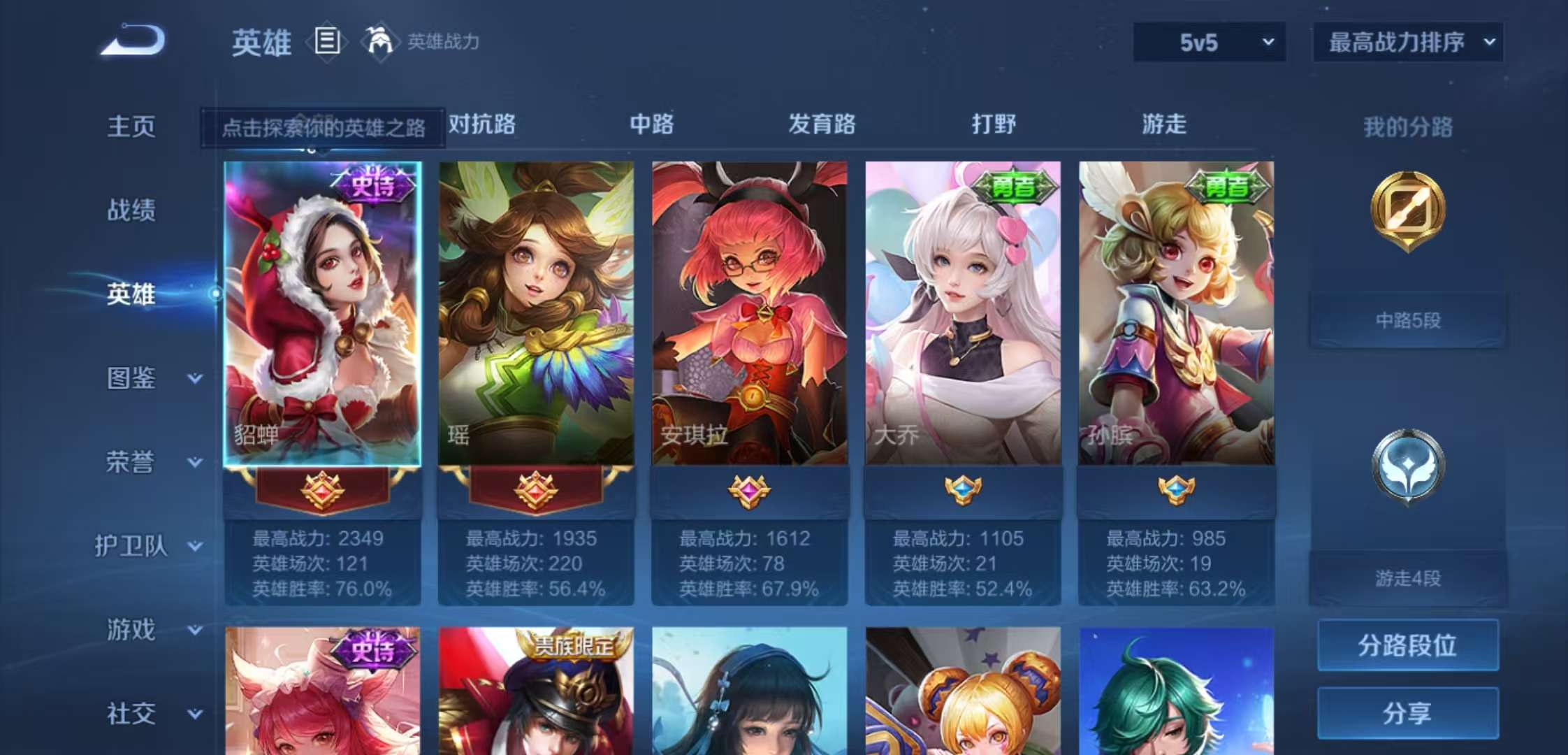Open the 最高战力排序 sorting dropdown

click(1407, 42)
